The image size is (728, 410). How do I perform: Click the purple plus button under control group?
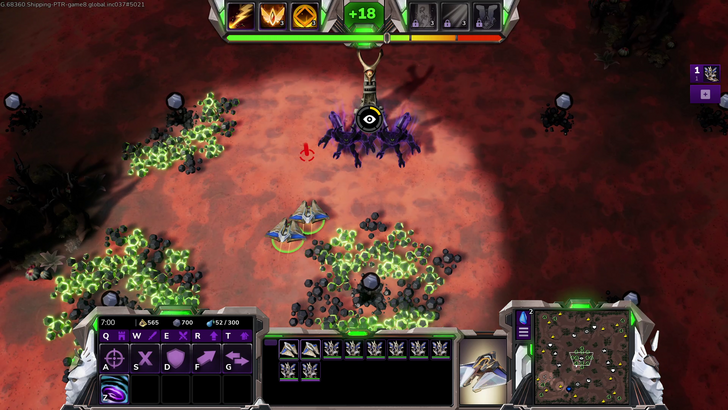pyautogui.click(x=705, y=94)
